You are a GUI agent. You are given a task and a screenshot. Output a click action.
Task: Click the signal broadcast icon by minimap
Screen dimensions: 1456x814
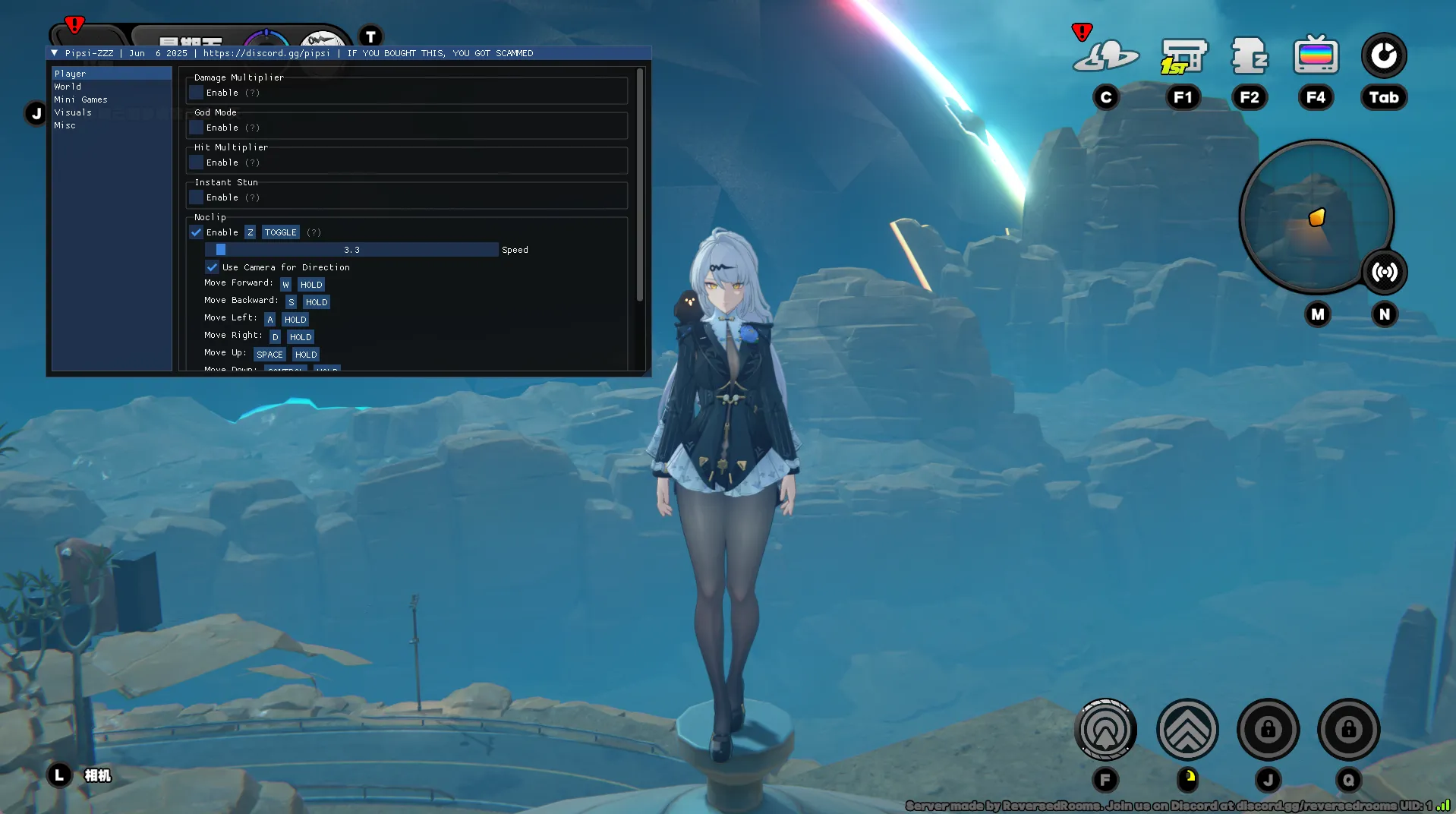(x=1385, y=272)
